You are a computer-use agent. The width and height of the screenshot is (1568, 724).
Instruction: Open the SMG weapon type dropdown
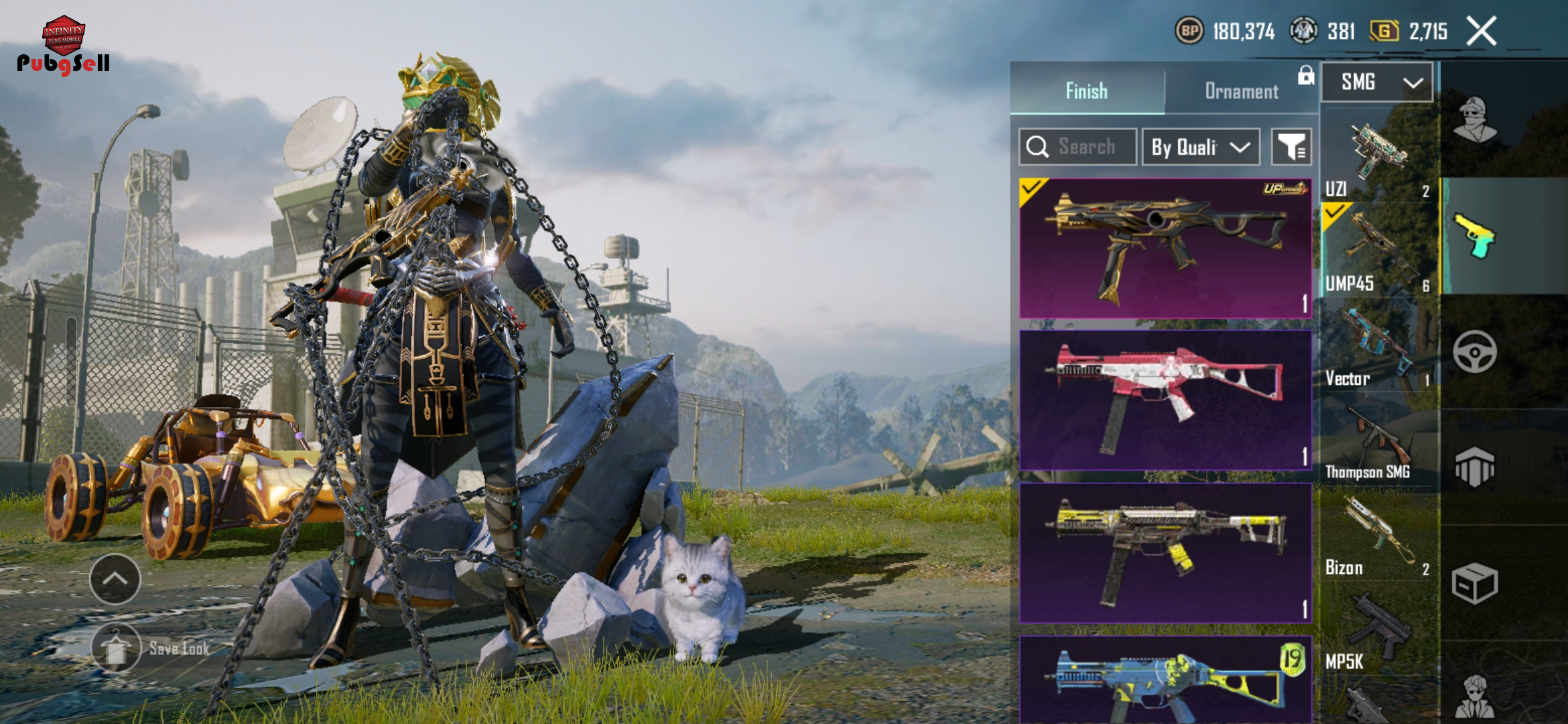pos(1377,82)
